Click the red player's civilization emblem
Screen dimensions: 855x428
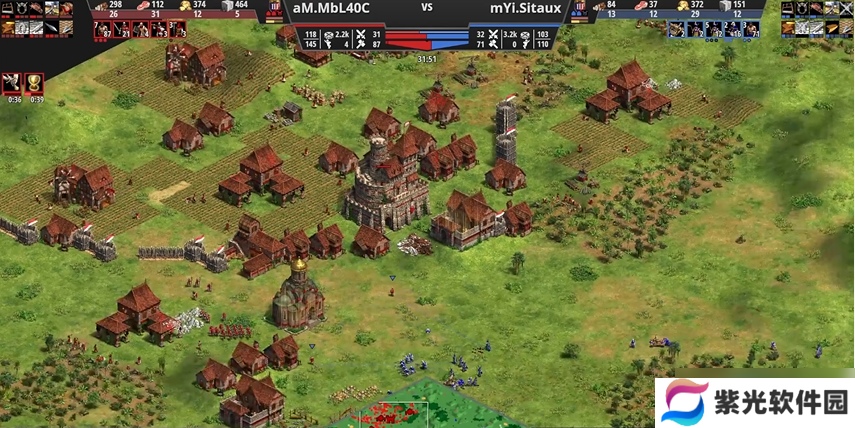[x=275, y=9]
